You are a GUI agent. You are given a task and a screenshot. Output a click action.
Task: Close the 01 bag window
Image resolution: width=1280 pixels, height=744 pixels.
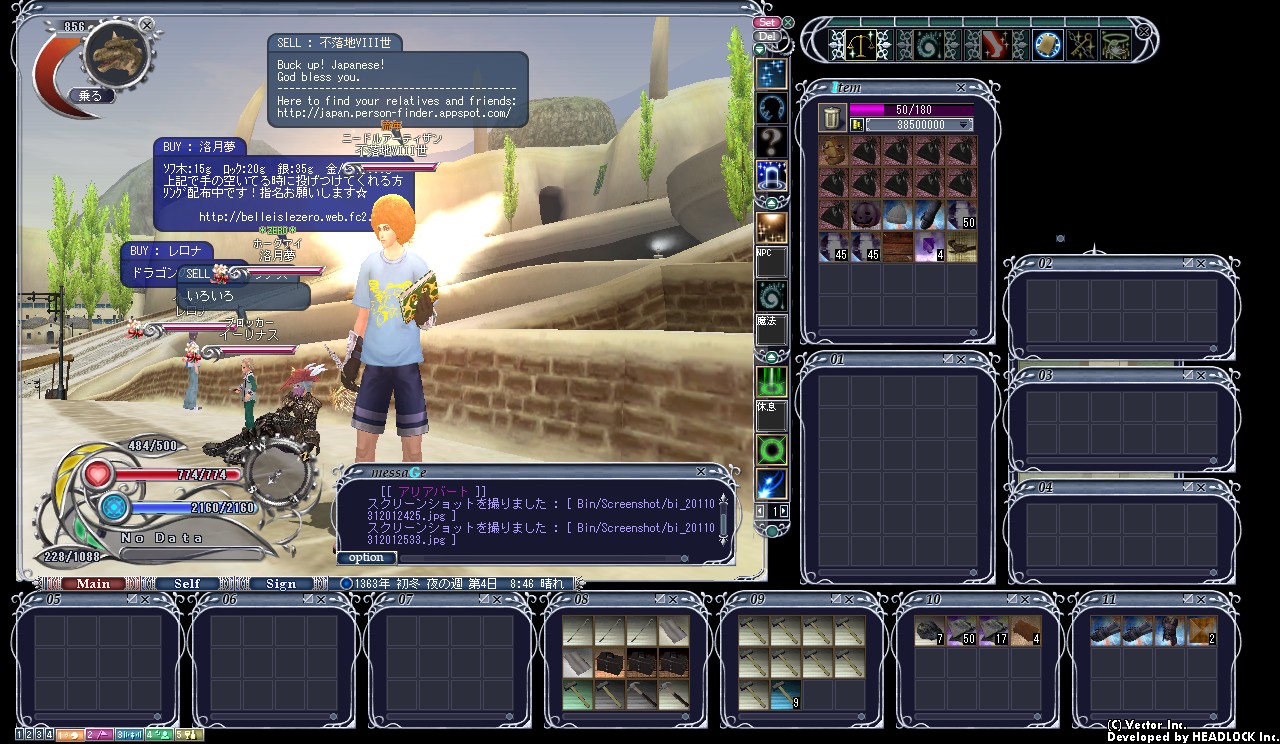(961, 359)
